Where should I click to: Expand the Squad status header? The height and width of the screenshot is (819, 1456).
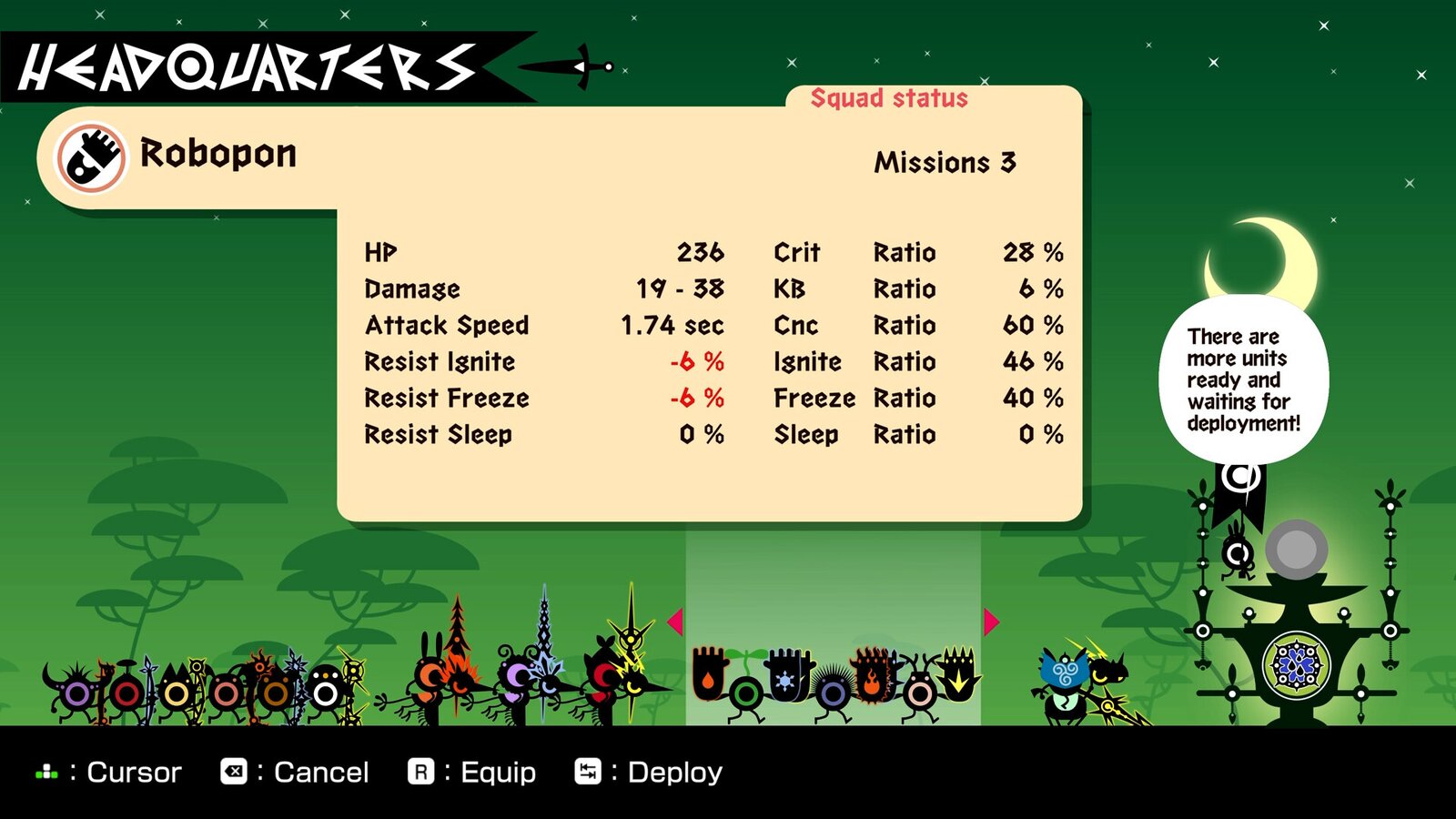(889, 98)
